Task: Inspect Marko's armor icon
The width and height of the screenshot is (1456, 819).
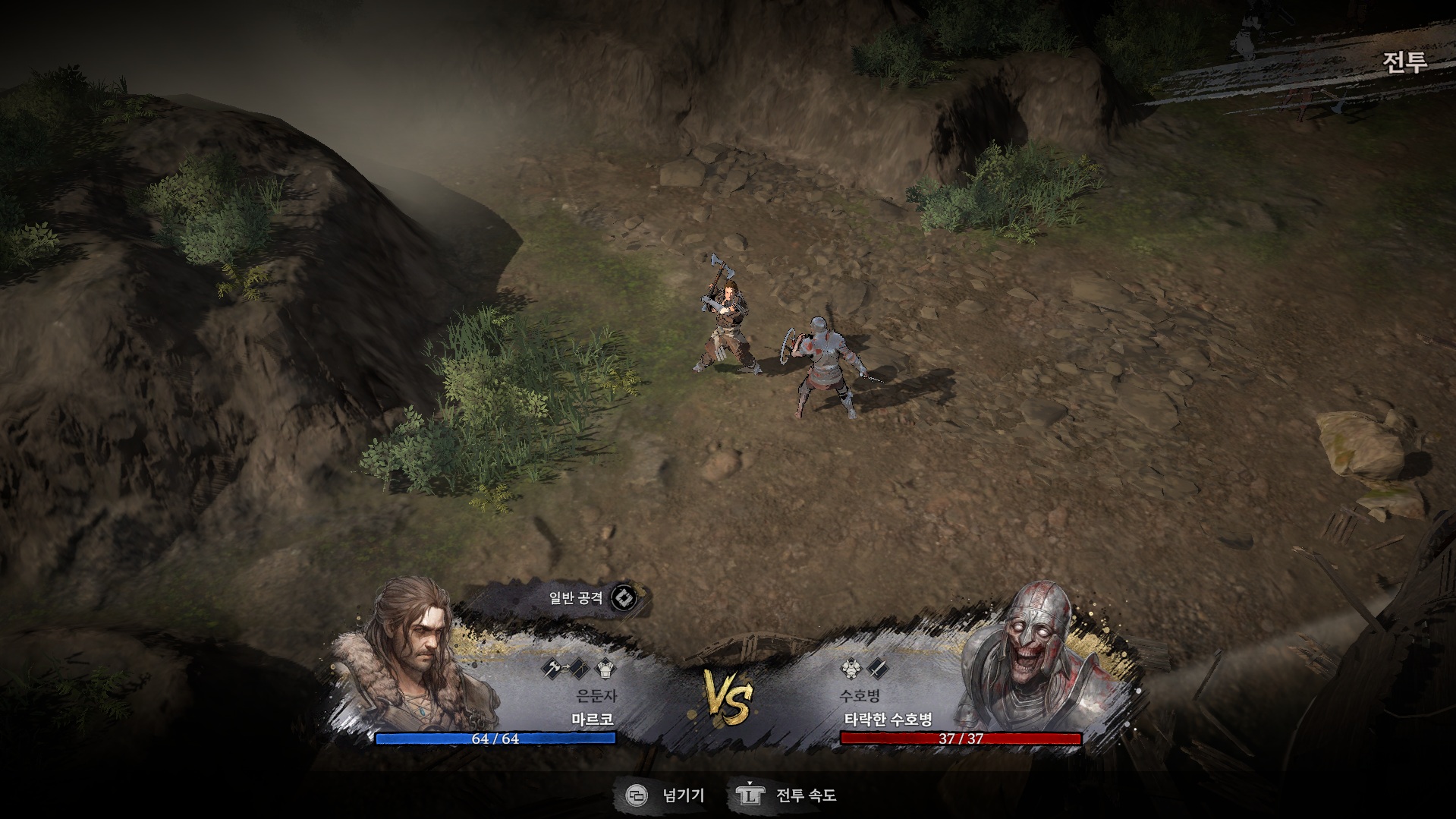Action: pyautogui.click(x=606, y=669)
